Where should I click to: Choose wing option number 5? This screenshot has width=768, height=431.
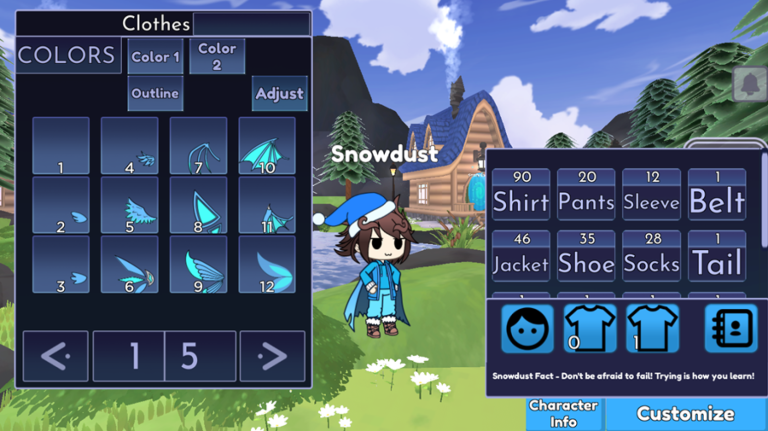[129, 205]
